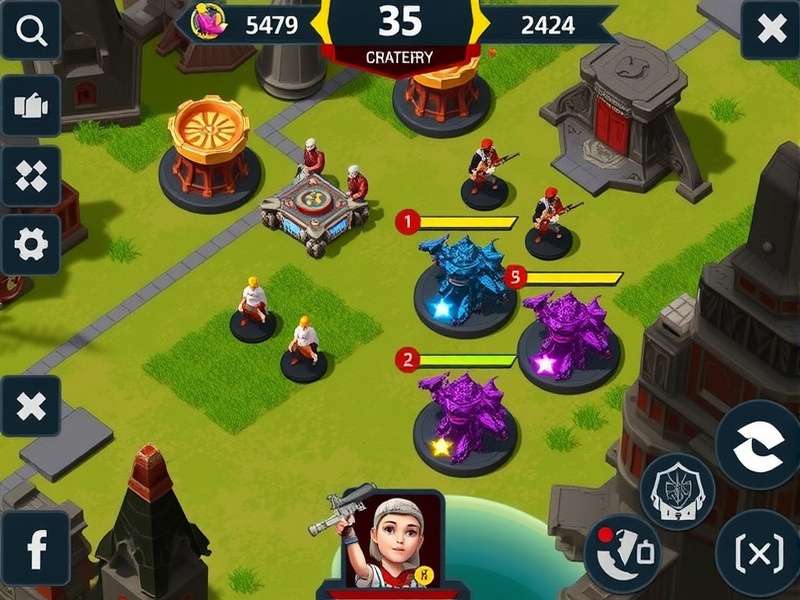Select the shield emblem ability button

coord(677,491)
